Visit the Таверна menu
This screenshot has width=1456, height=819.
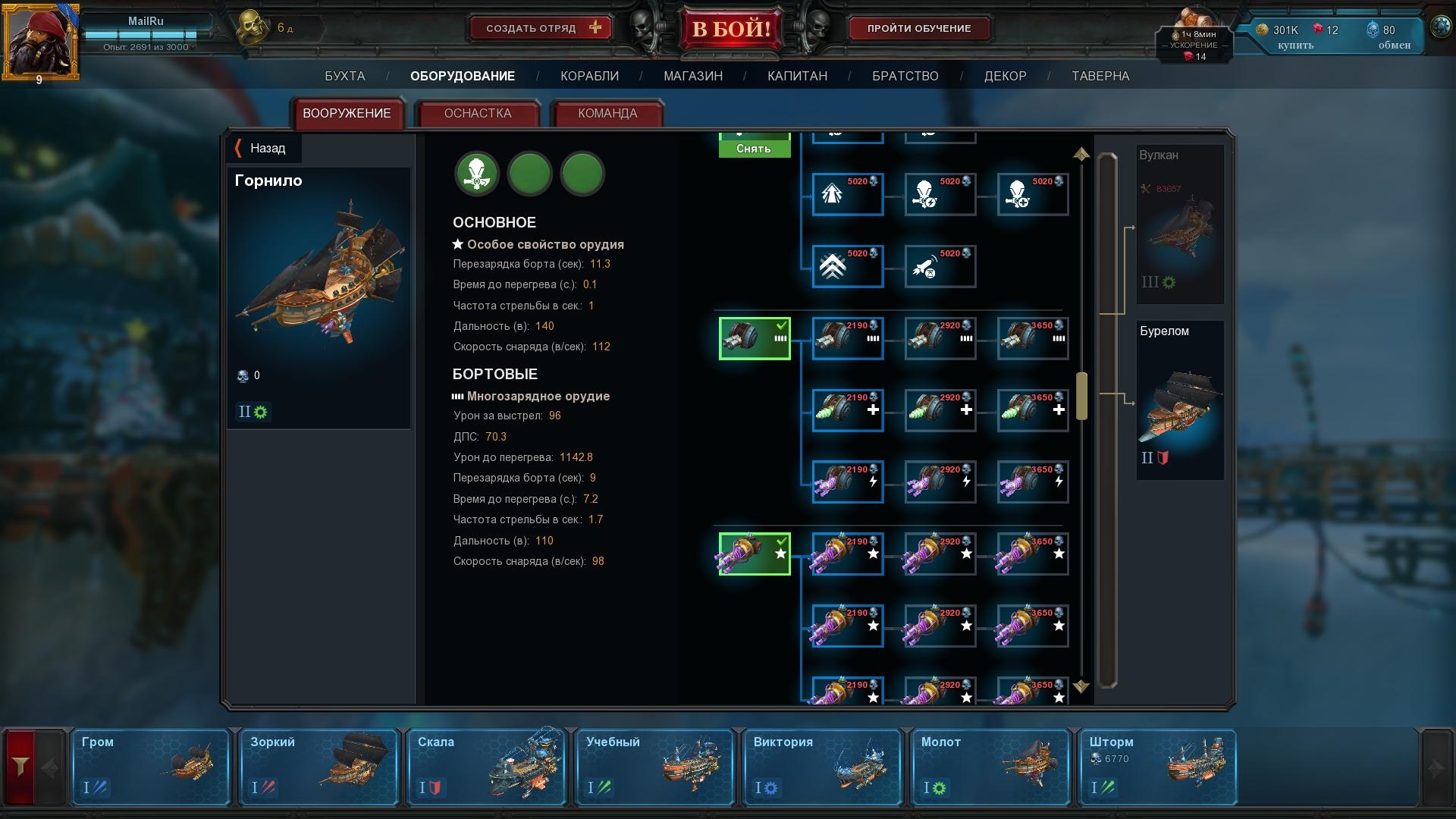point(1100,76)
